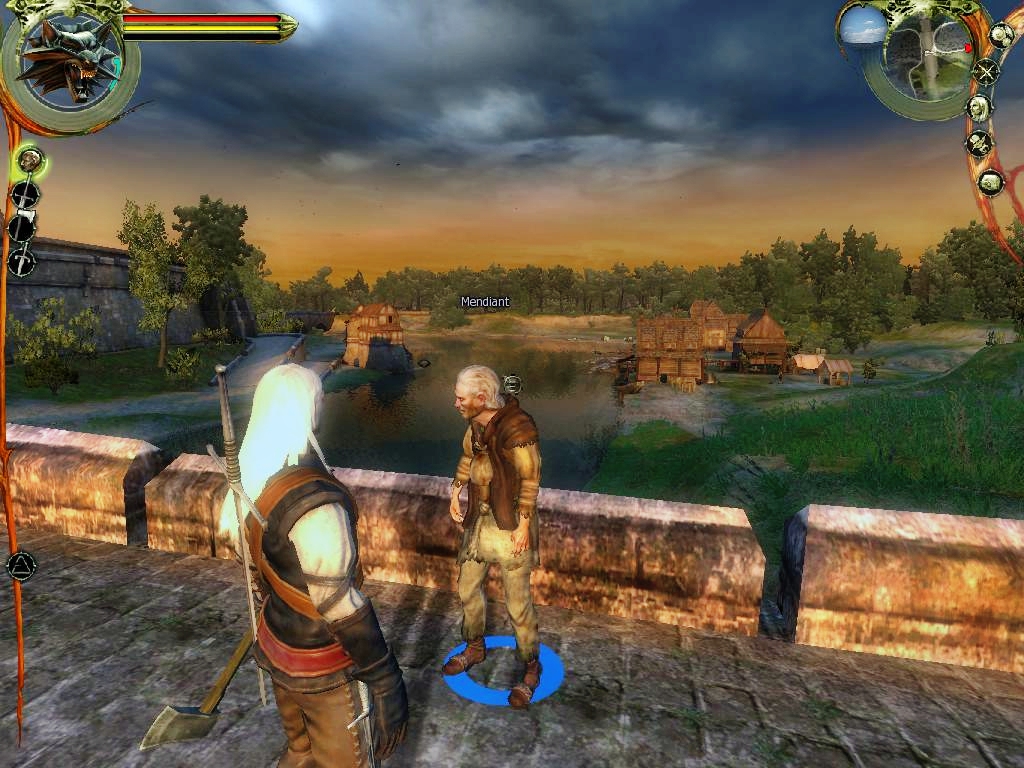The image size is (1024, 768).
Task: Open the white-haired character portrait icon
Action: coord(979,107)
